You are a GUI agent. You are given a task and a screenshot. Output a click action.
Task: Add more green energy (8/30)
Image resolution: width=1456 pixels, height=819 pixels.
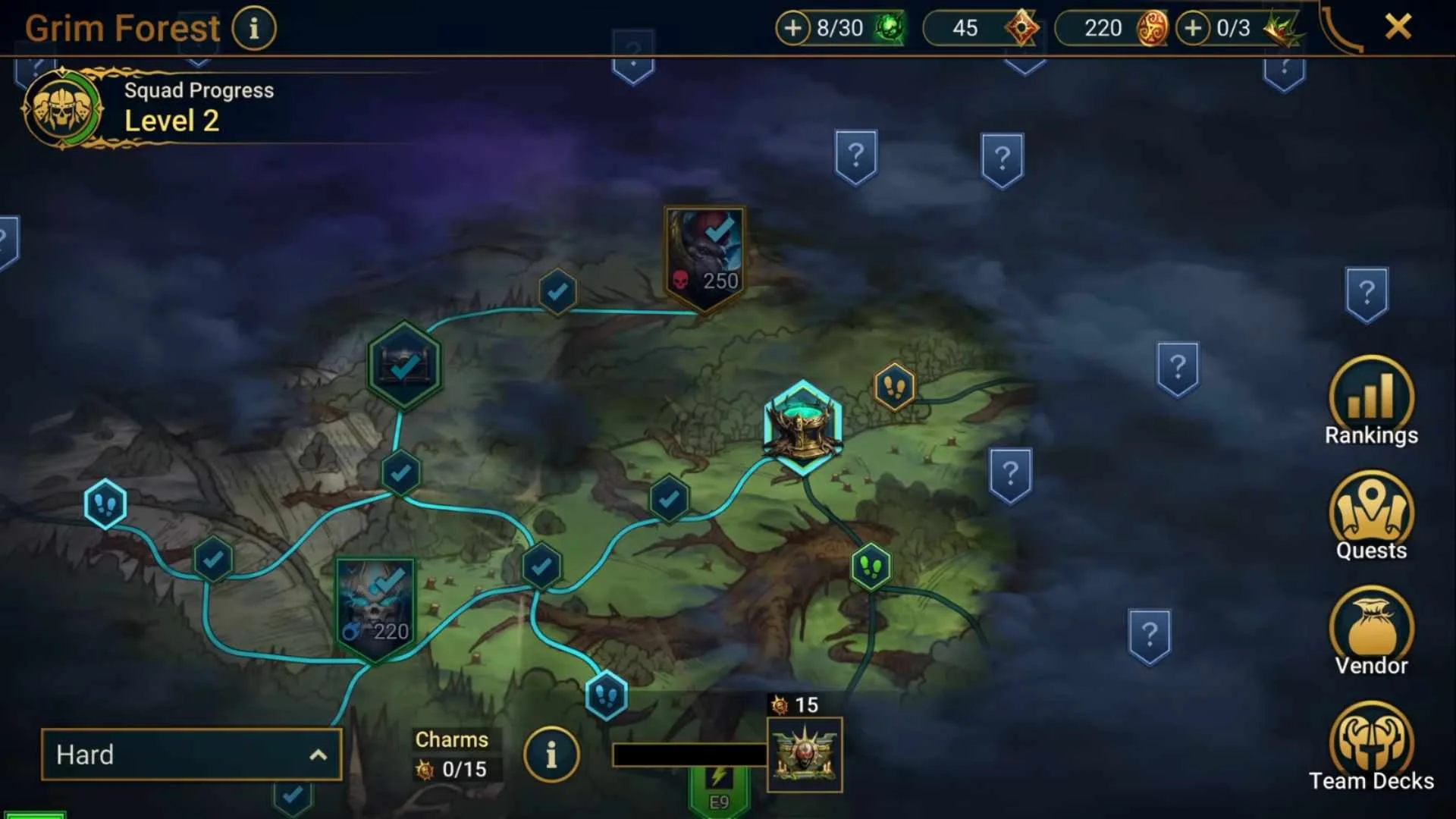tap(792, 29)
